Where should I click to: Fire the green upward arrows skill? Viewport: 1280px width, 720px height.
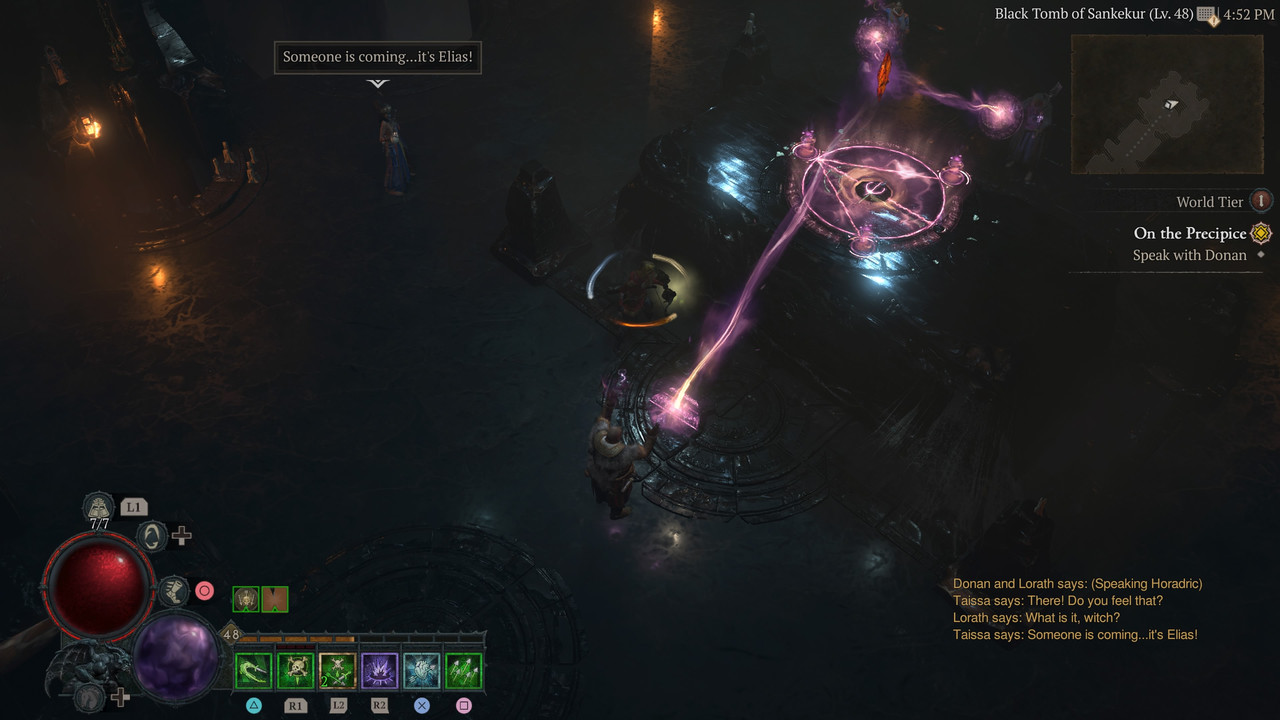click(464, 671)
